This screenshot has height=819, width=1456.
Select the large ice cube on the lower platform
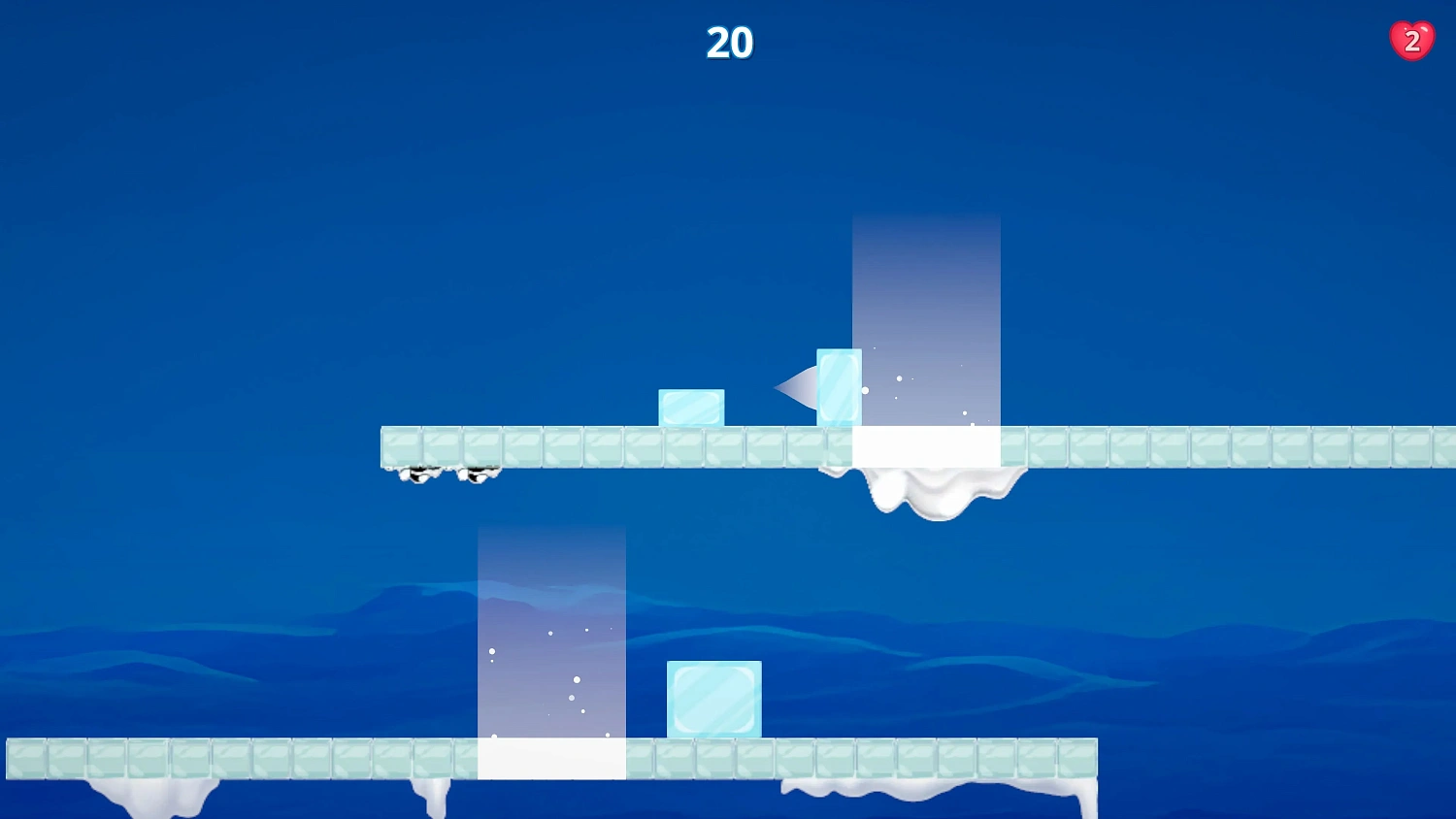click(713, 697)
